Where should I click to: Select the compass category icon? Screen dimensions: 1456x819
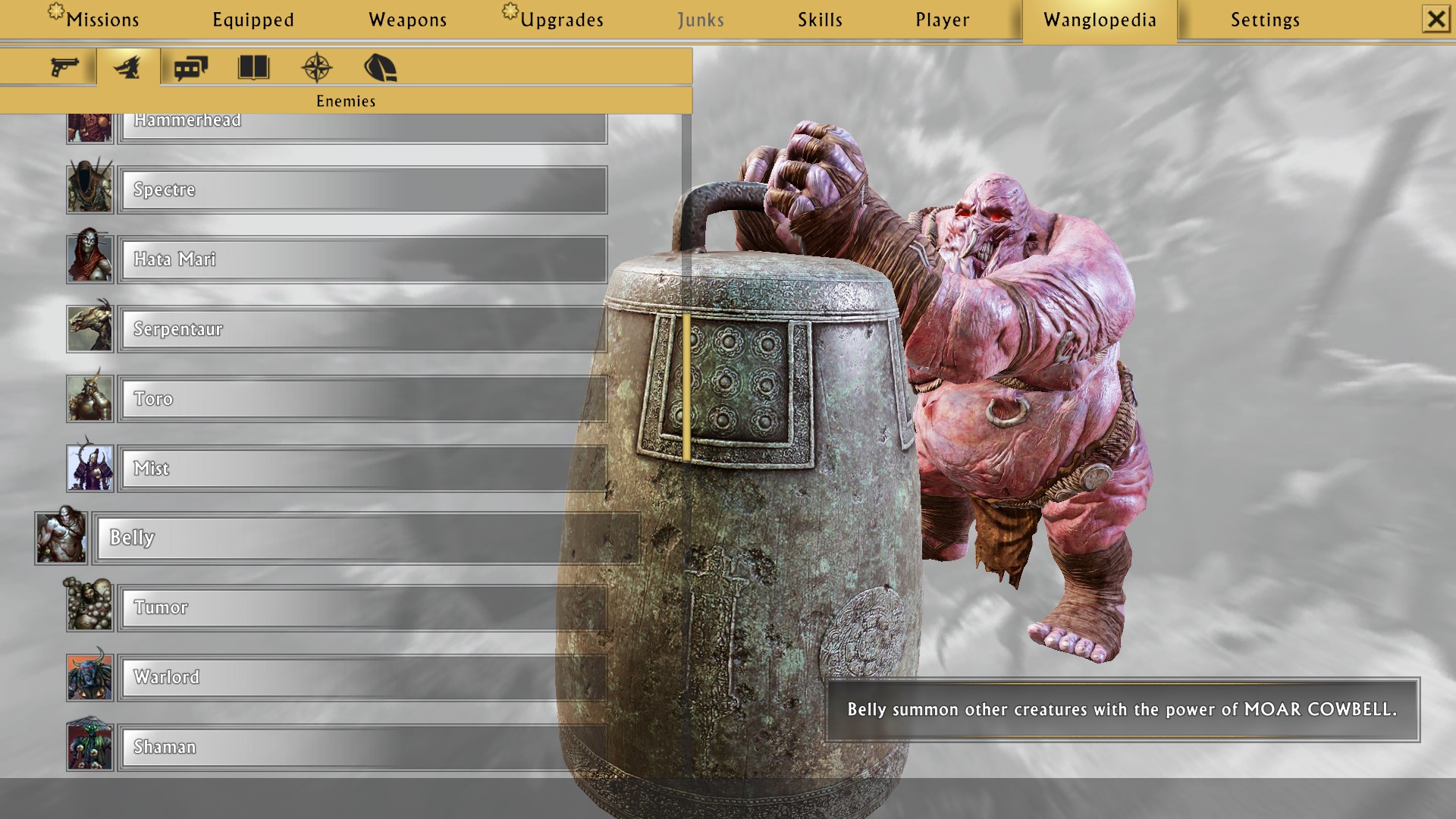pos(316,67)
